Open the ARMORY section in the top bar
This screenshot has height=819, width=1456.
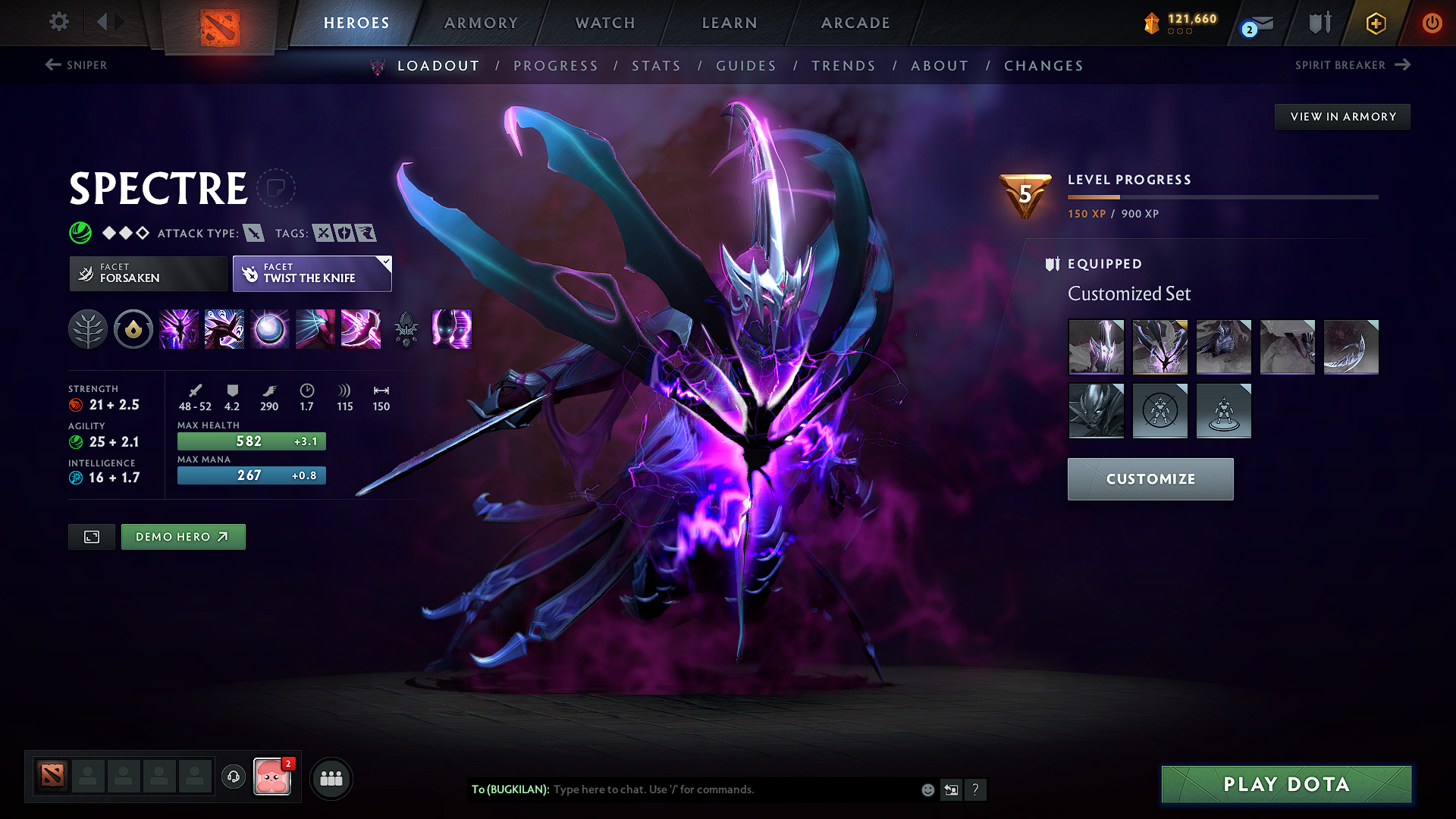(x=480, y=23)
